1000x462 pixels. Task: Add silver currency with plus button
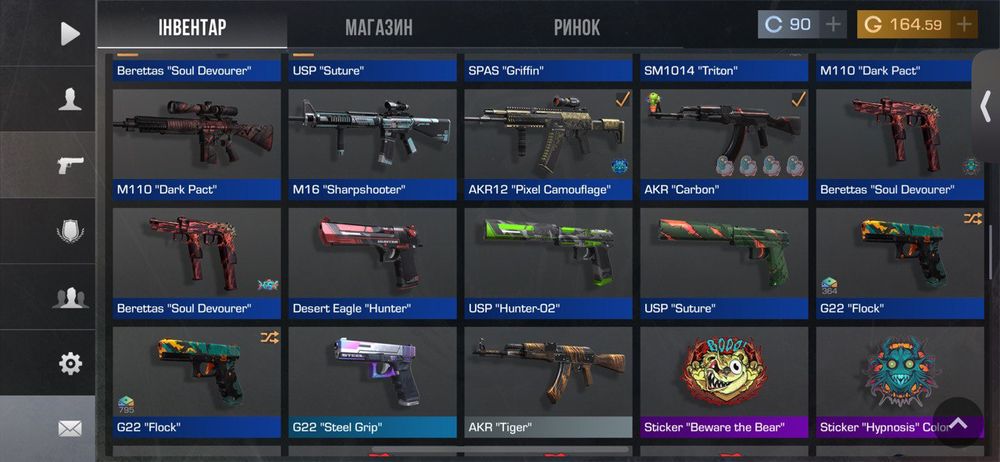(832, 24)
